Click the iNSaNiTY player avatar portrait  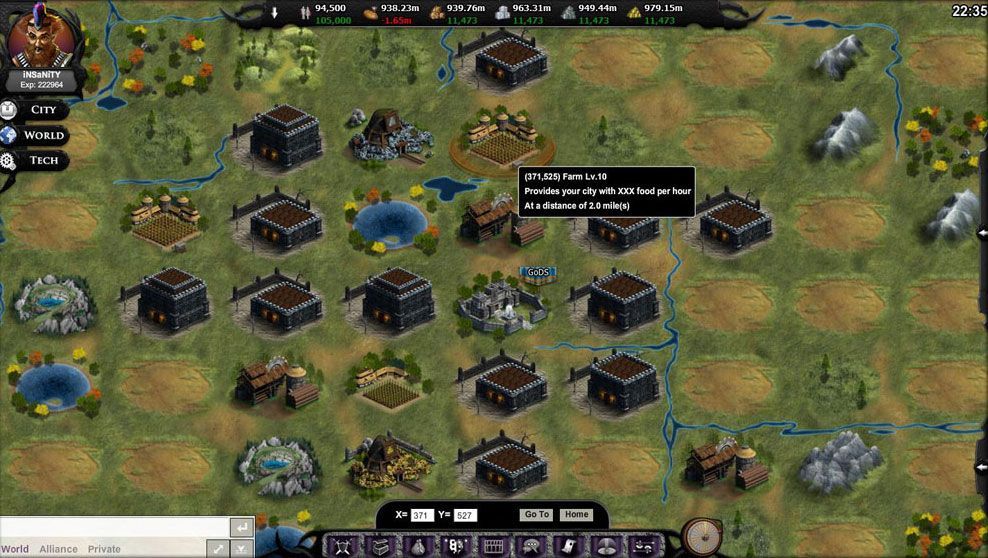click(x=43, y=39)
